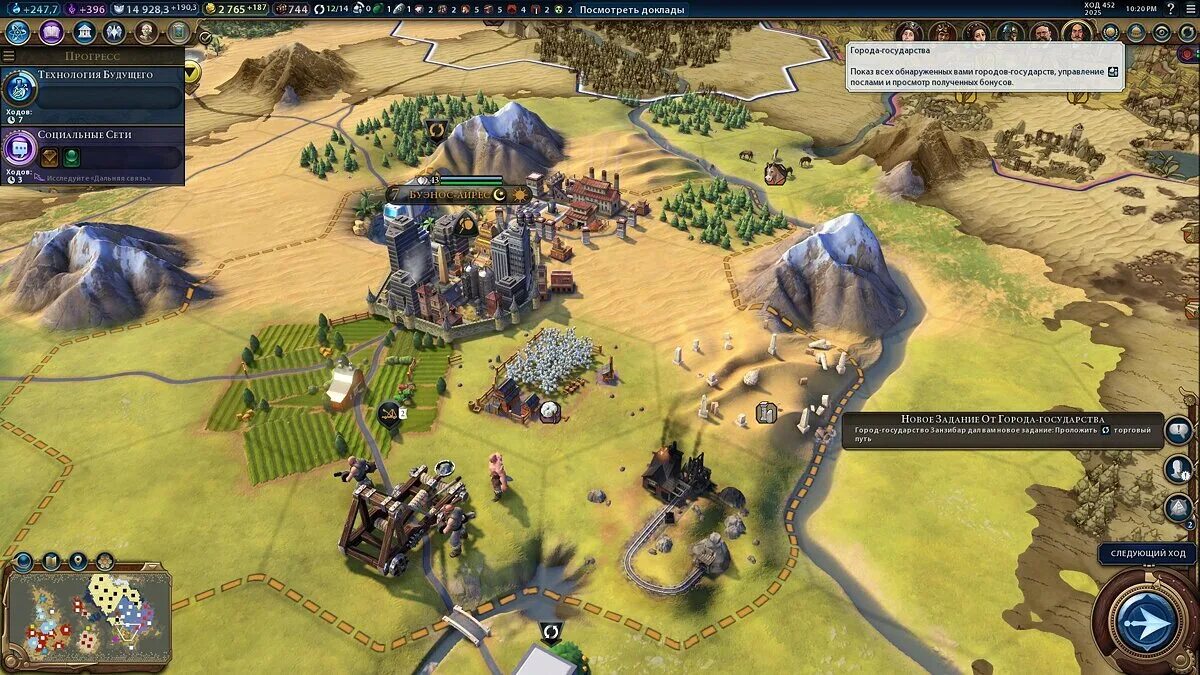Open the great people portrait button
The width and height of the screenshot is (1200, 675).
pos(147,32)
